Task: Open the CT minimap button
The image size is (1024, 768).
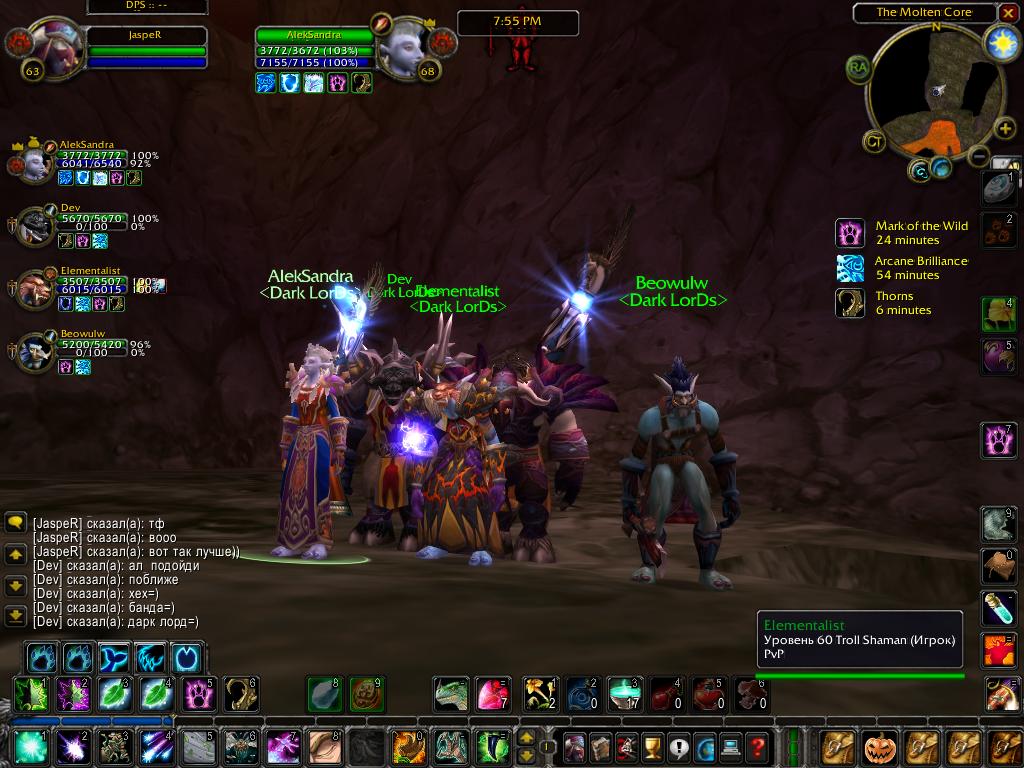Action: [875, 142]
